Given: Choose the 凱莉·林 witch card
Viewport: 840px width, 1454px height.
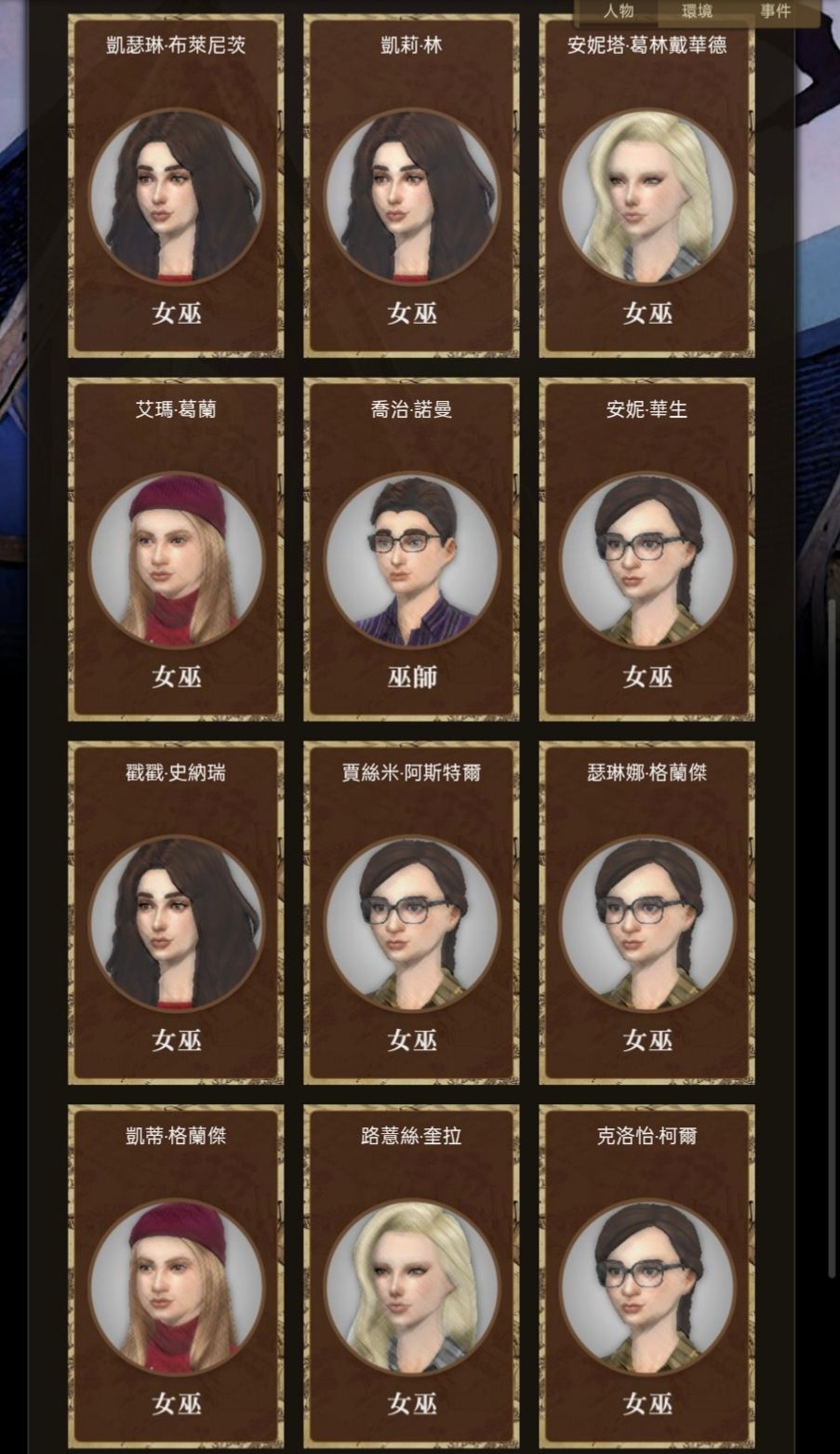Looking at the screenshot, I should [411, 186].
